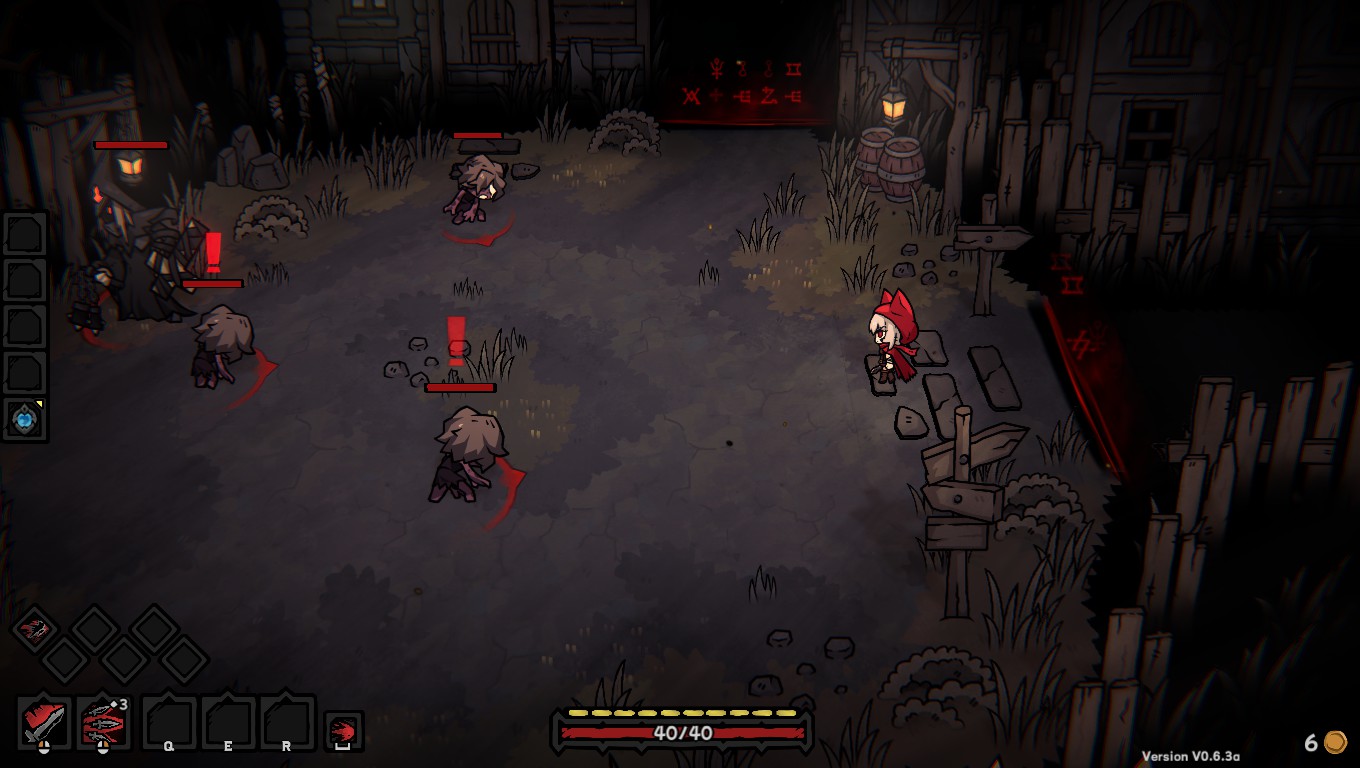This screenshot has height=768, width=1360.
Task: Click the empty Q skill slot
Action: coord(169,722)
